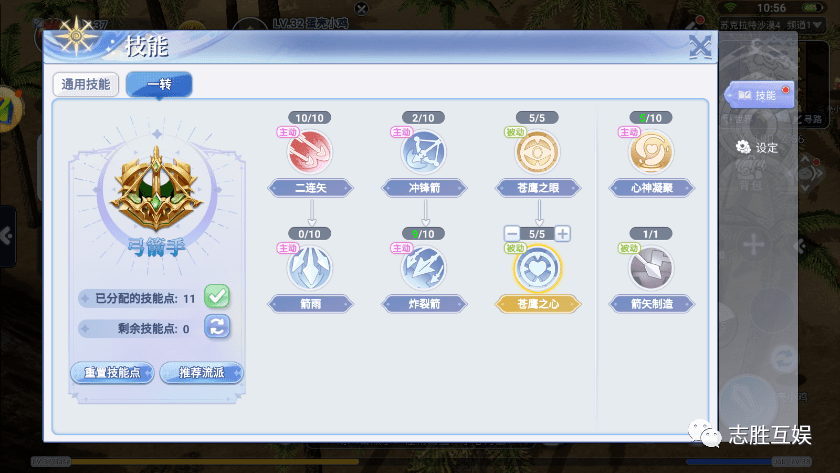This screenshot has width=840, height=473.
Task: Choose the 苍鹰之眼 passive skill
Action: (538, 152)
